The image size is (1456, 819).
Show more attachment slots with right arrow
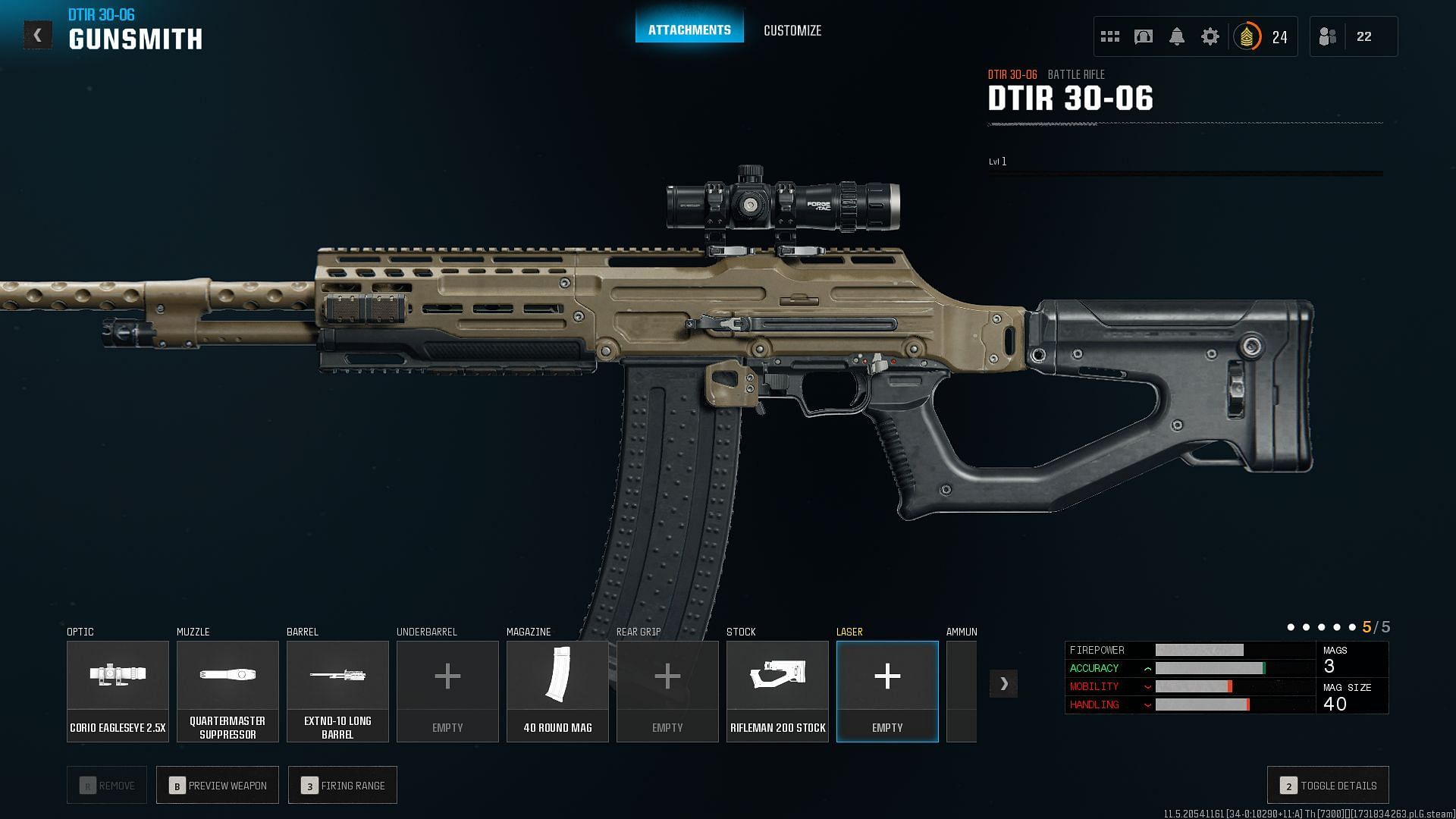(1003, 683)
